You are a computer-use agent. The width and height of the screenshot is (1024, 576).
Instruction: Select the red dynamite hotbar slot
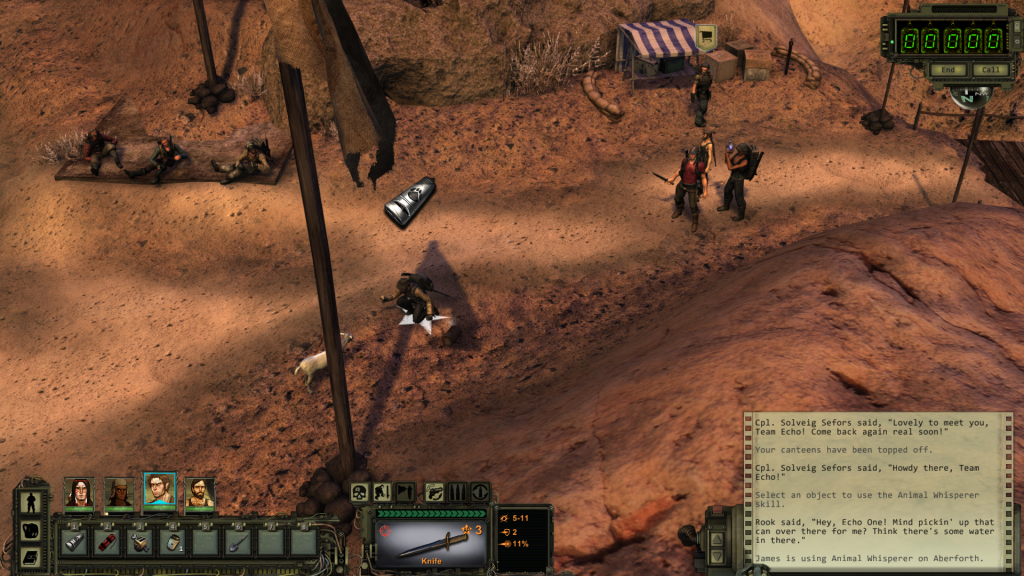click(107, 543)
